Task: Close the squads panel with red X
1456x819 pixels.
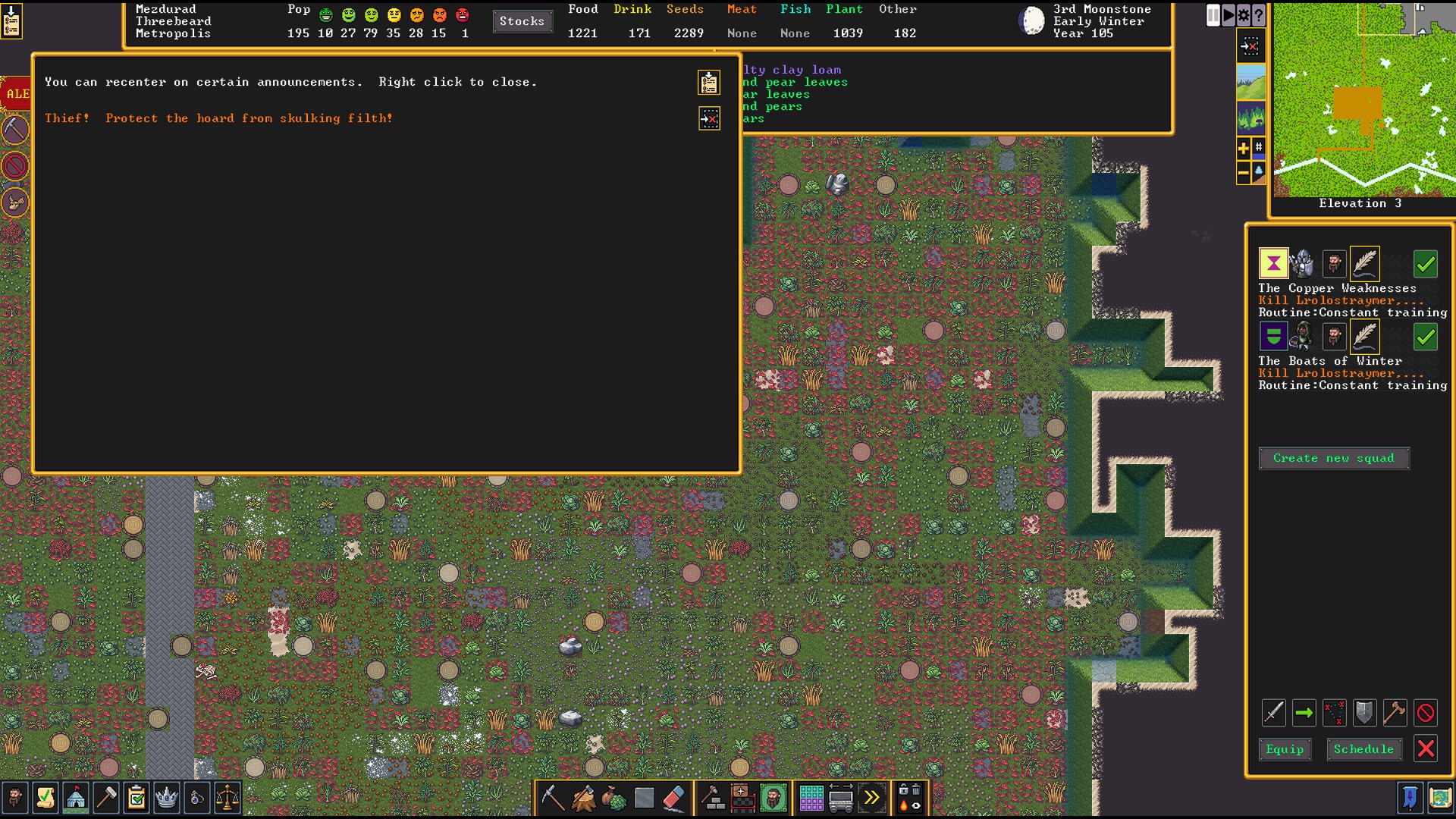Action: [1426, 749]
